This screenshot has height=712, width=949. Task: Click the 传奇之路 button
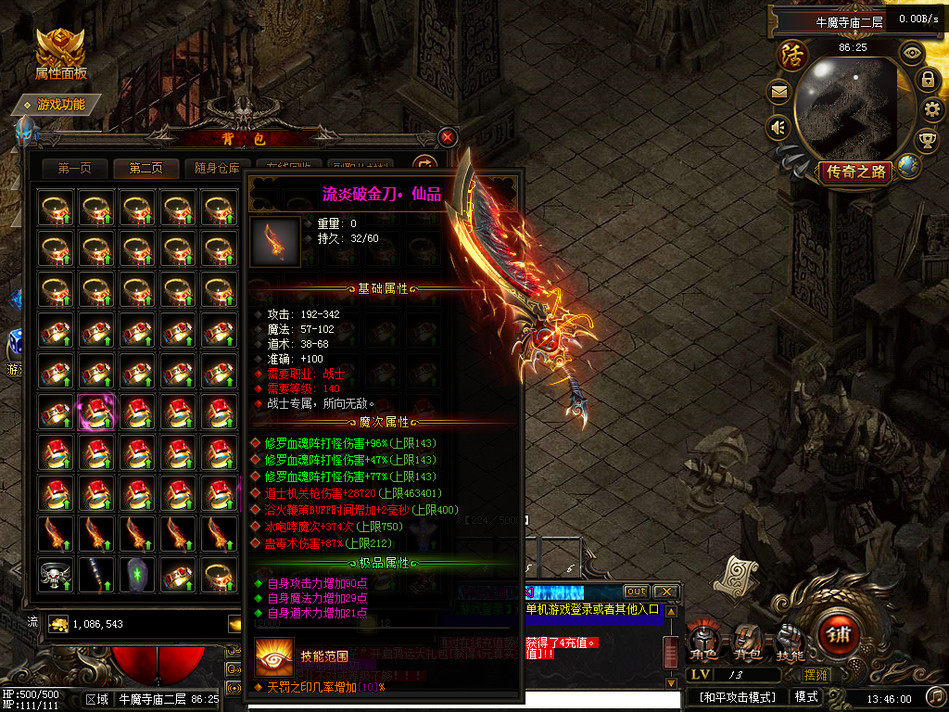click(856, 172)
